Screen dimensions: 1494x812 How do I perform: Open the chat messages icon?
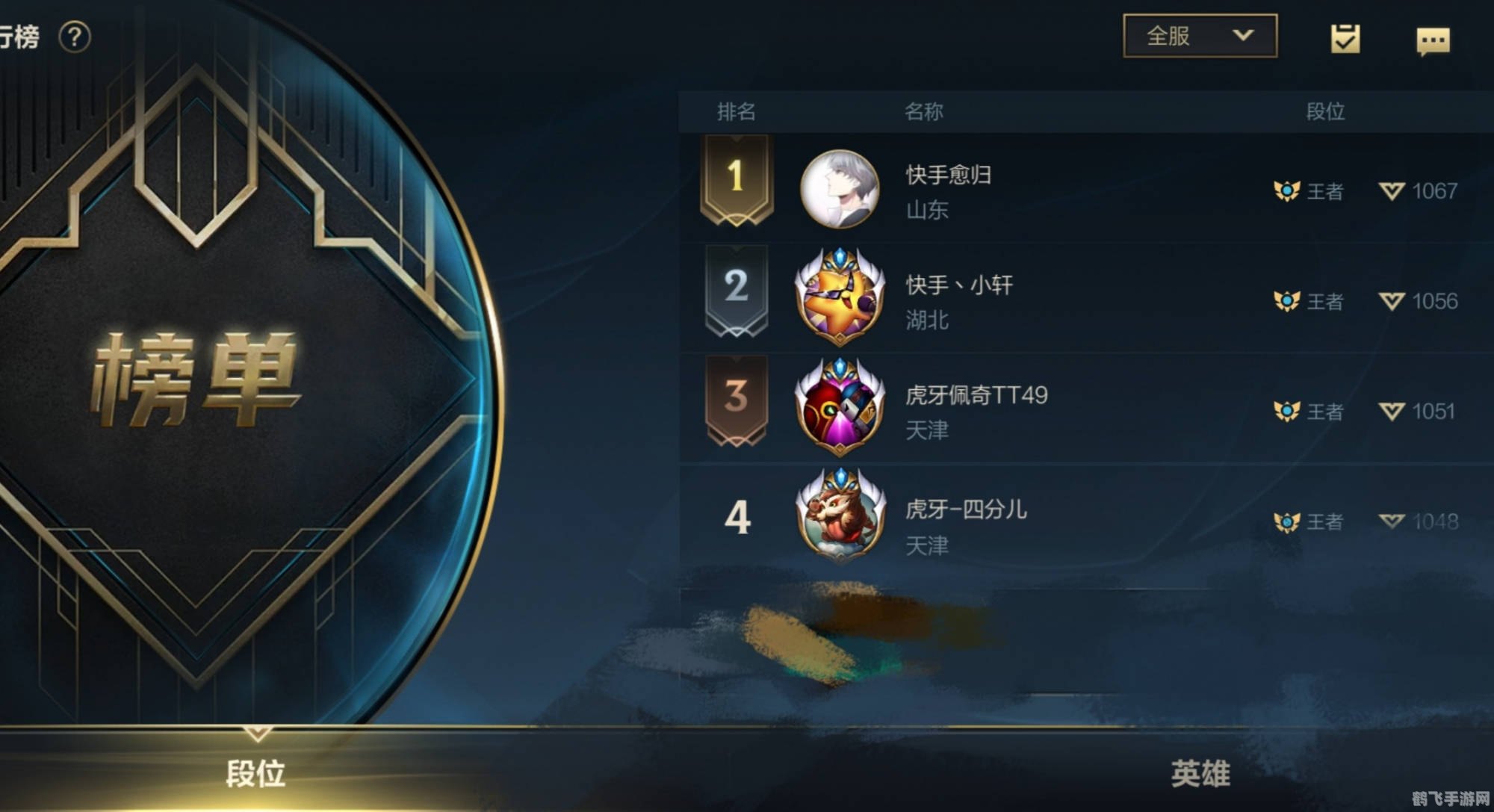(1435, 36)
